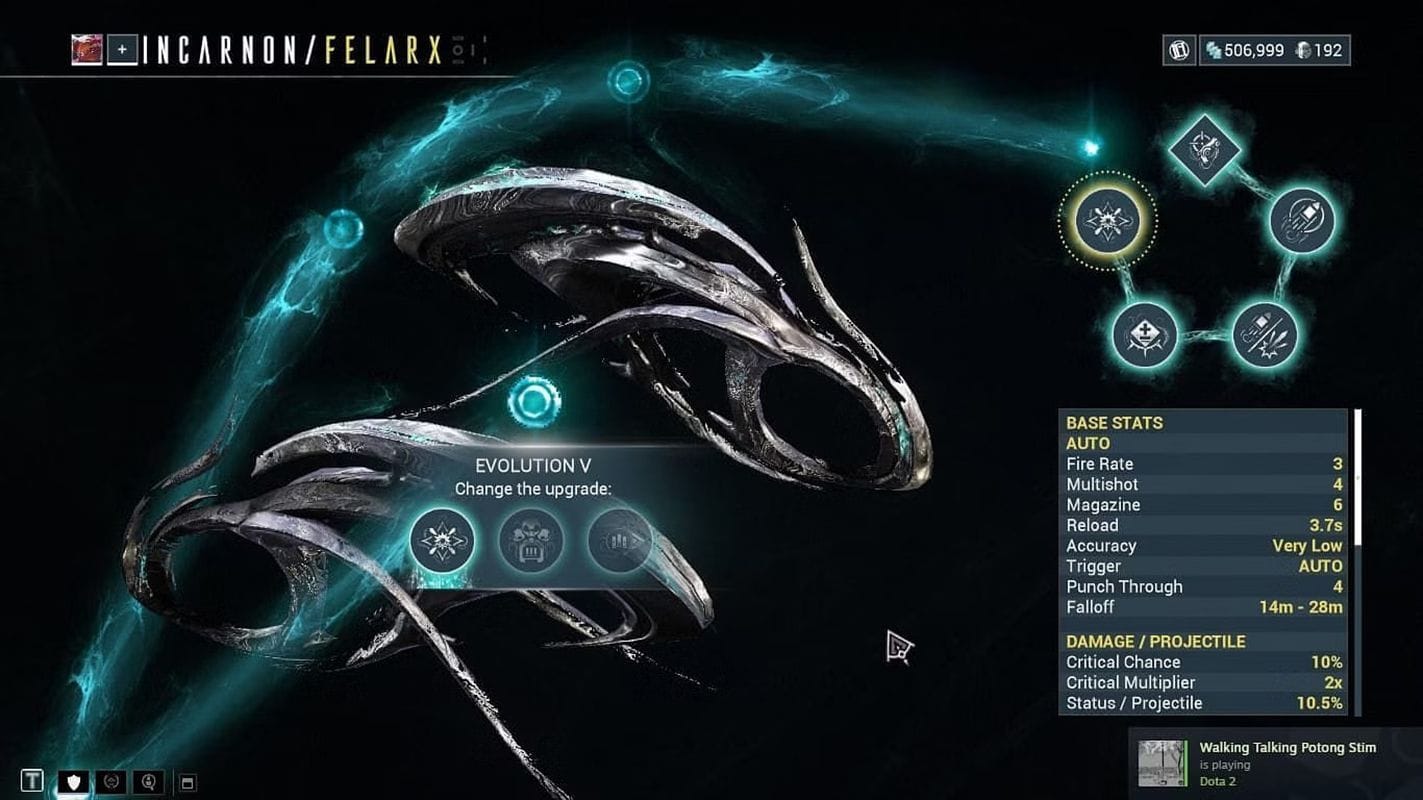Select the first Evolution V upgrade option
This screenshot has height=800, width=1423.
tap(441, 540)
